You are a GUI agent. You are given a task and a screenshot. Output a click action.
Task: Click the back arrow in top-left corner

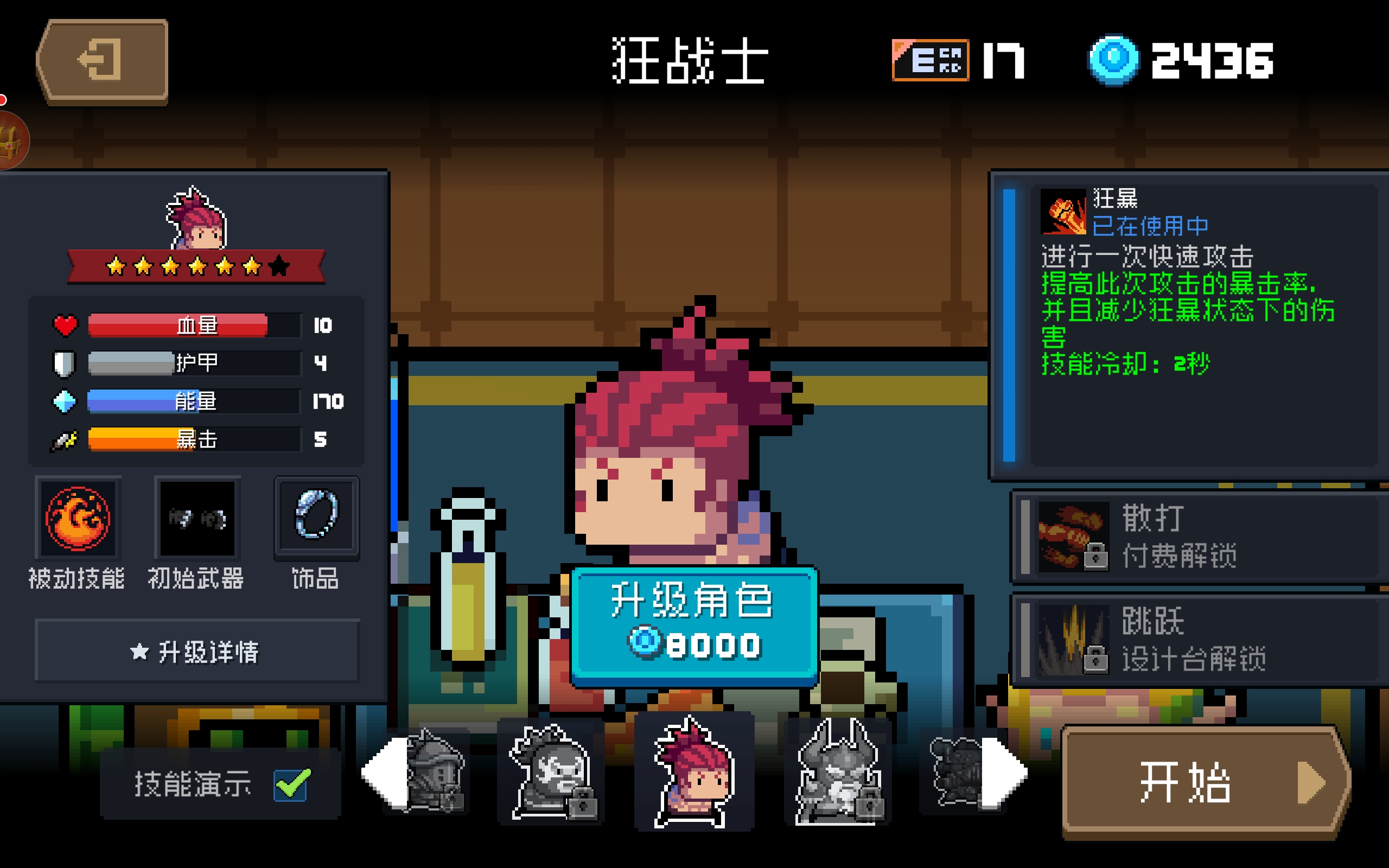tap(100, 60)
